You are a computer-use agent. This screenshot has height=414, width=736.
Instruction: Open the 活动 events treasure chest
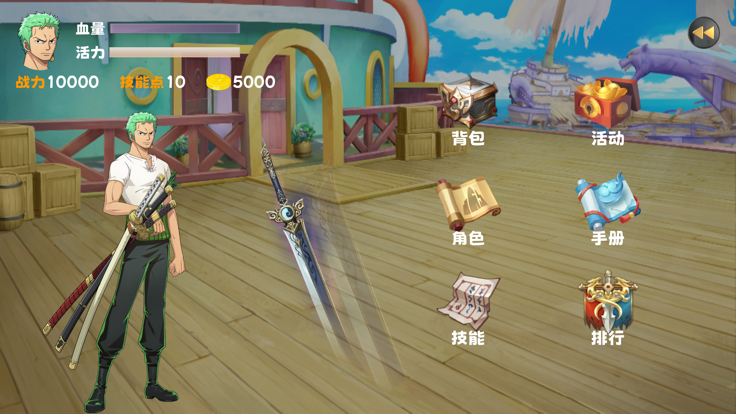pyautogui.click(x=607, y=104)
